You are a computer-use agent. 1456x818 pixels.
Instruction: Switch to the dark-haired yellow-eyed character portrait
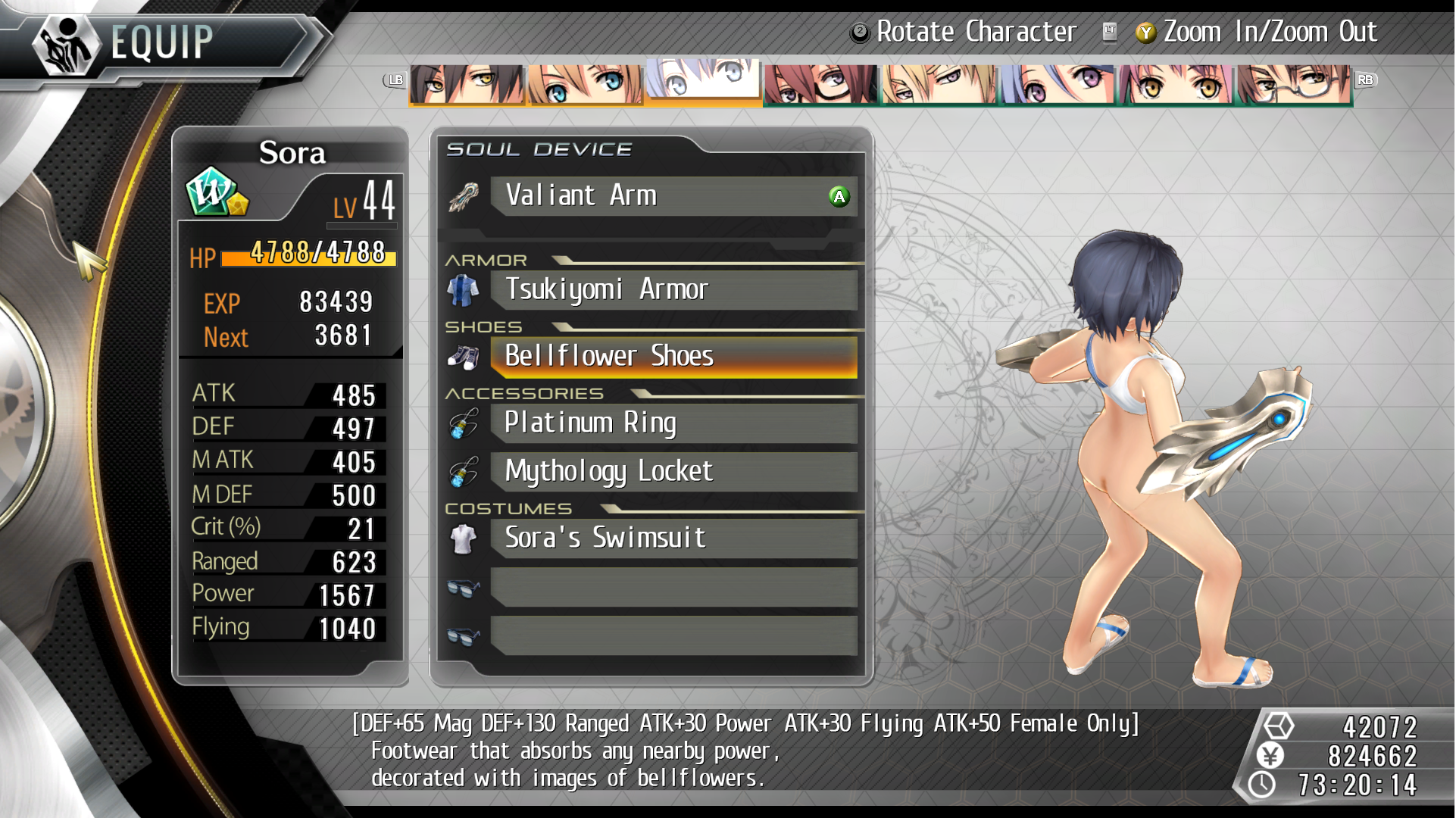(466, 84)
